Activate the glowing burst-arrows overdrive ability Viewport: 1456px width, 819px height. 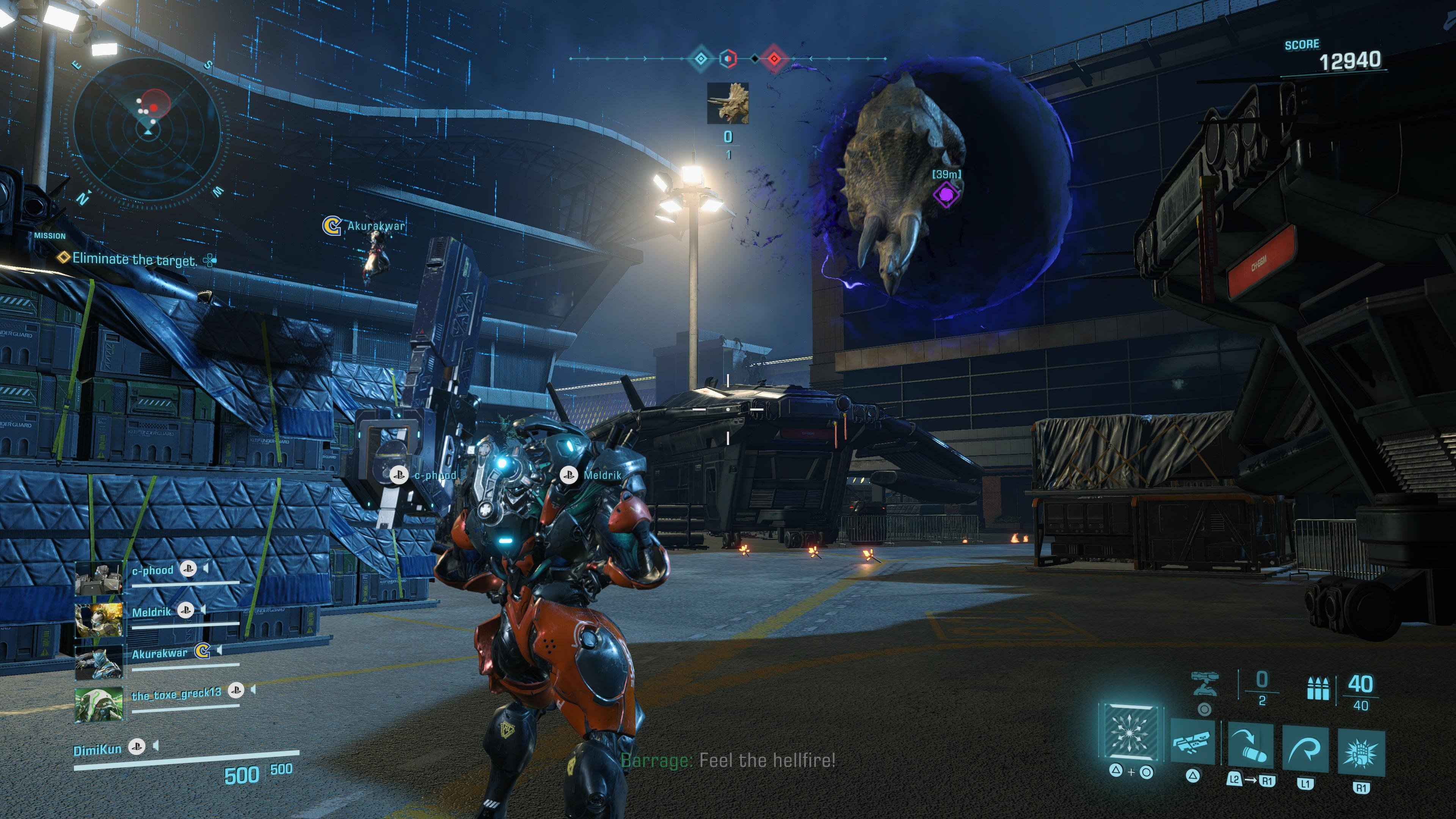tap(1130, 732)
